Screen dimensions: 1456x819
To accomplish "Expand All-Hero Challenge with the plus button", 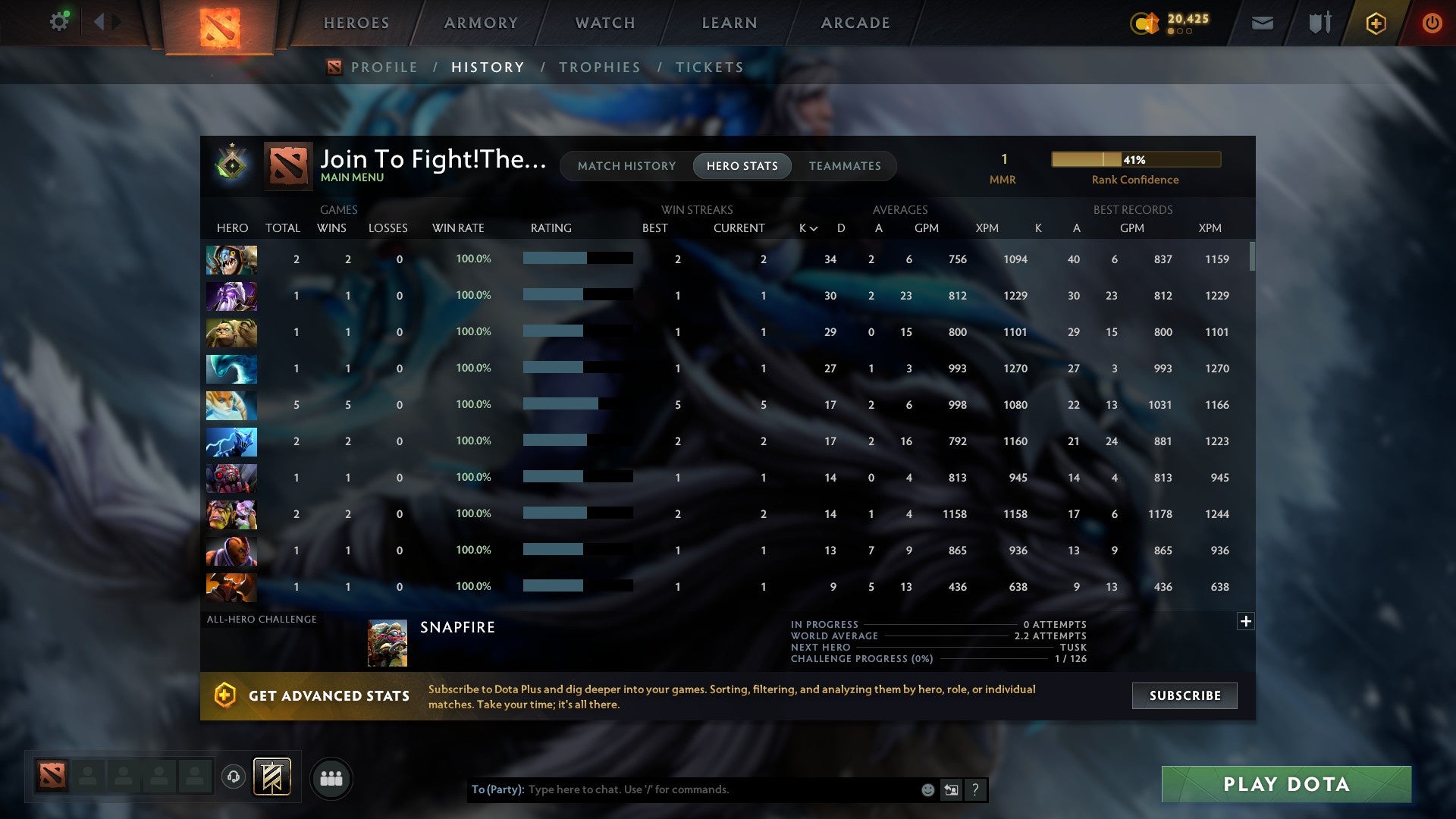I will (1245, 620).
